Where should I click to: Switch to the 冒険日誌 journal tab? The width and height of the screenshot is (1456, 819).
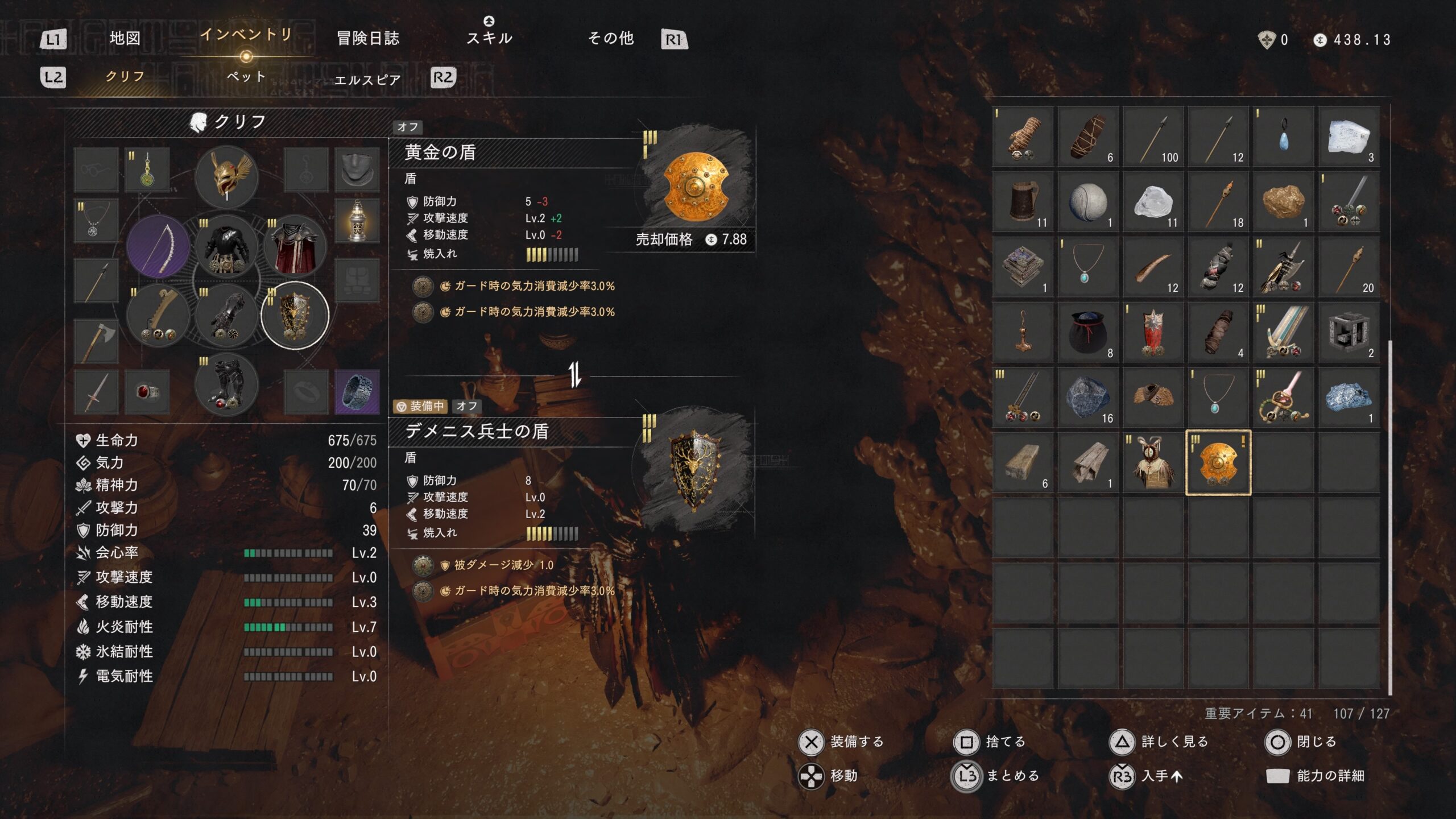[x=368, y=39]
